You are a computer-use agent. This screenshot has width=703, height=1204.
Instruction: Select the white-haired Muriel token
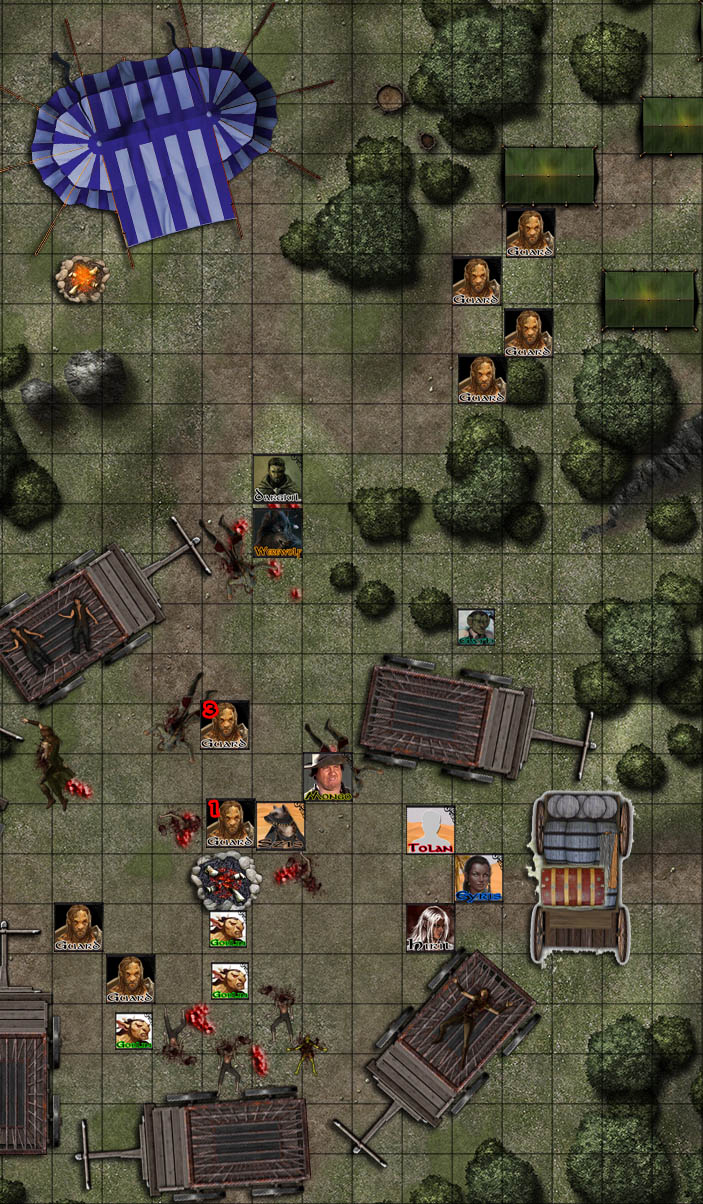(430, 929)
